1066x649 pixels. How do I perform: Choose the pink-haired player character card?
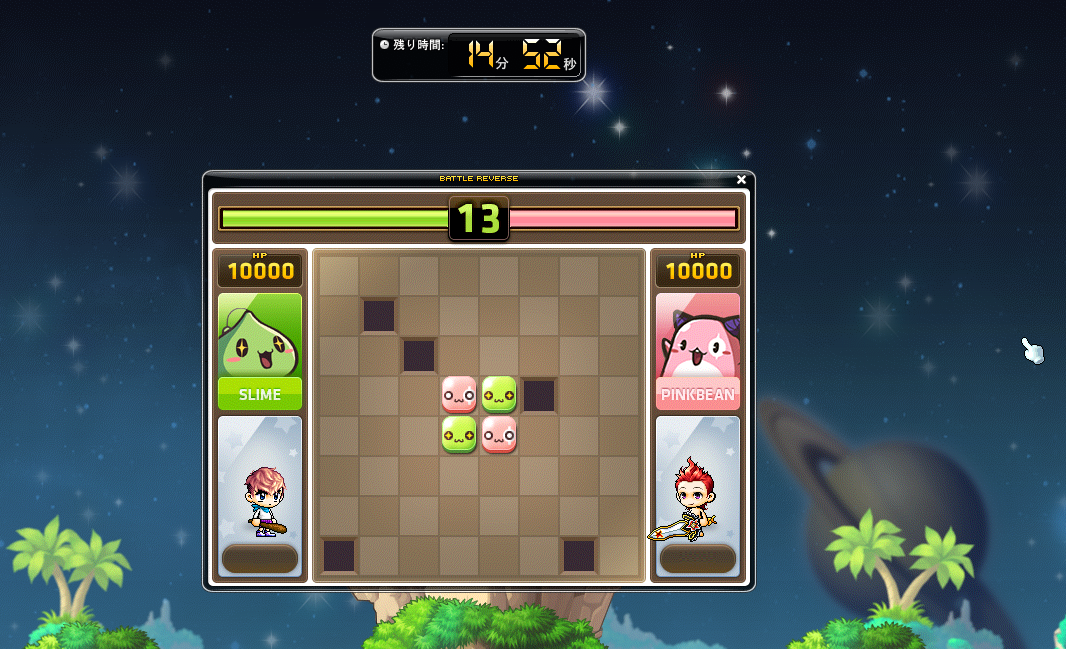(x=260, y=496)
